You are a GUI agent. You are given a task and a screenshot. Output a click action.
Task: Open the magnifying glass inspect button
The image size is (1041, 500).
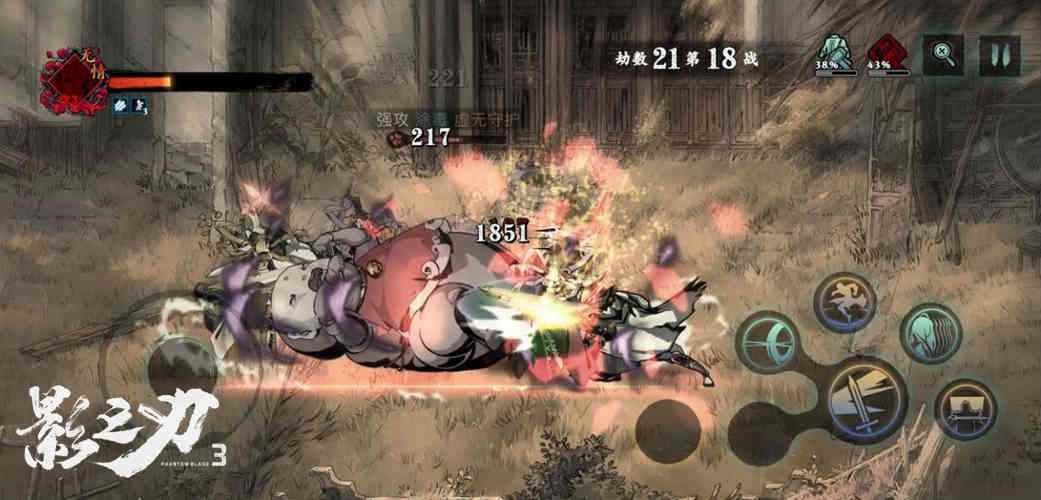(942, 55)
